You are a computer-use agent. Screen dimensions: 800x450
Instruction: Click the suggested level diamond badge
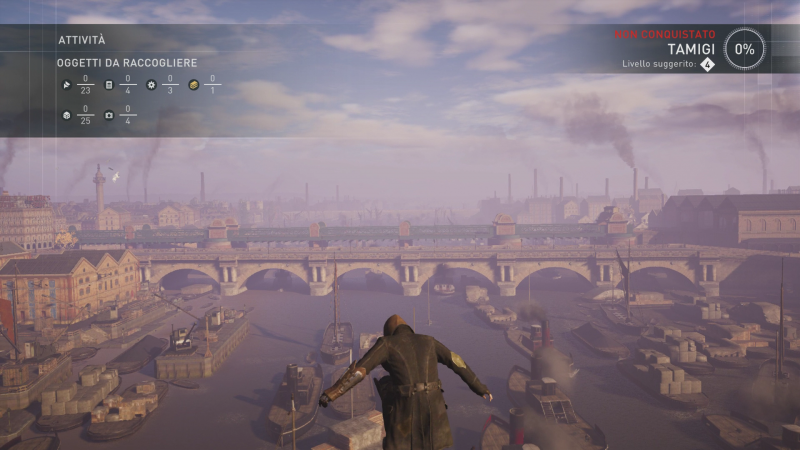707,64
